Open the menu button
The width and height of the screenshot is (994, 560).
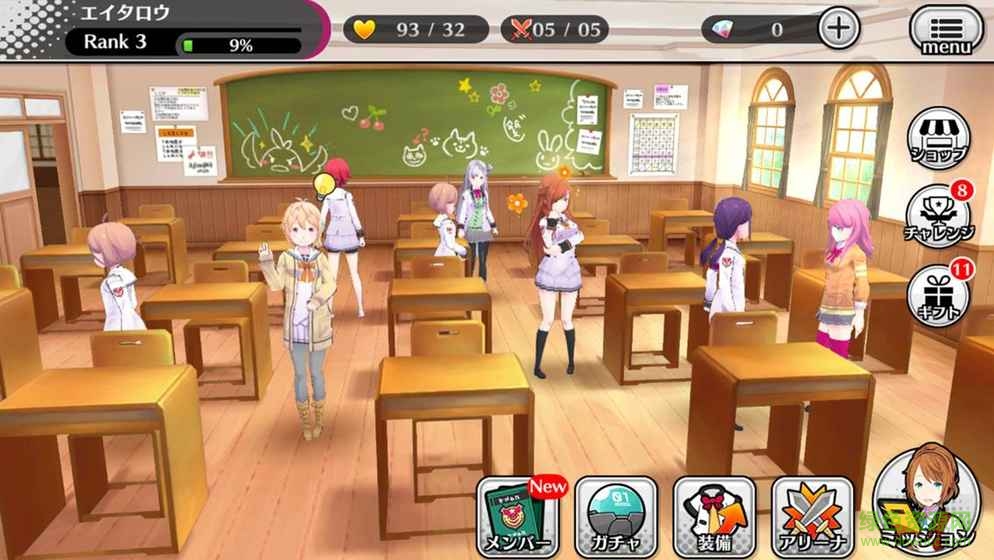coord(946,30)
